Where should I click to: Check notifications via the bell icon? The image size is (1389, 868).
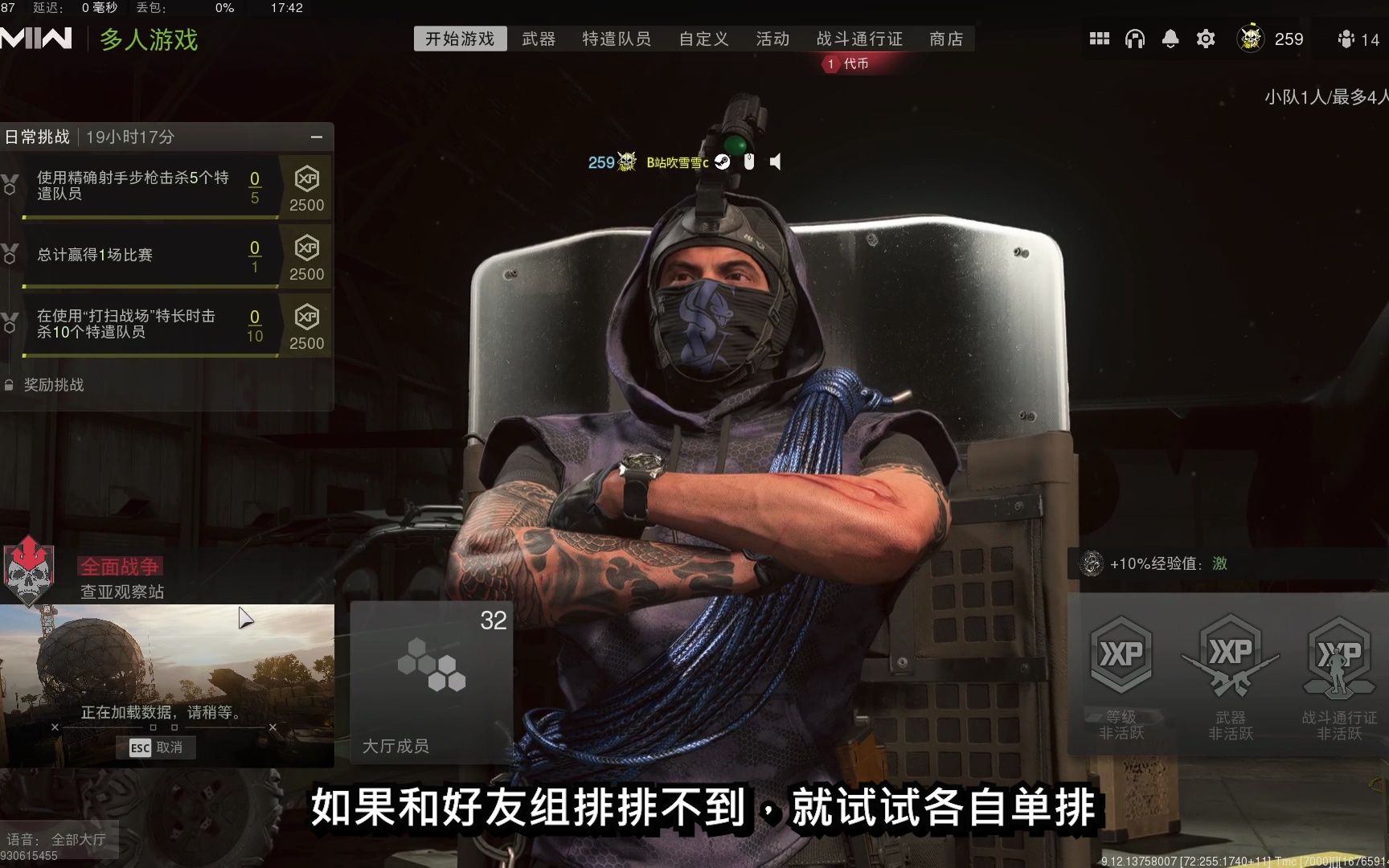[1170, 38]
